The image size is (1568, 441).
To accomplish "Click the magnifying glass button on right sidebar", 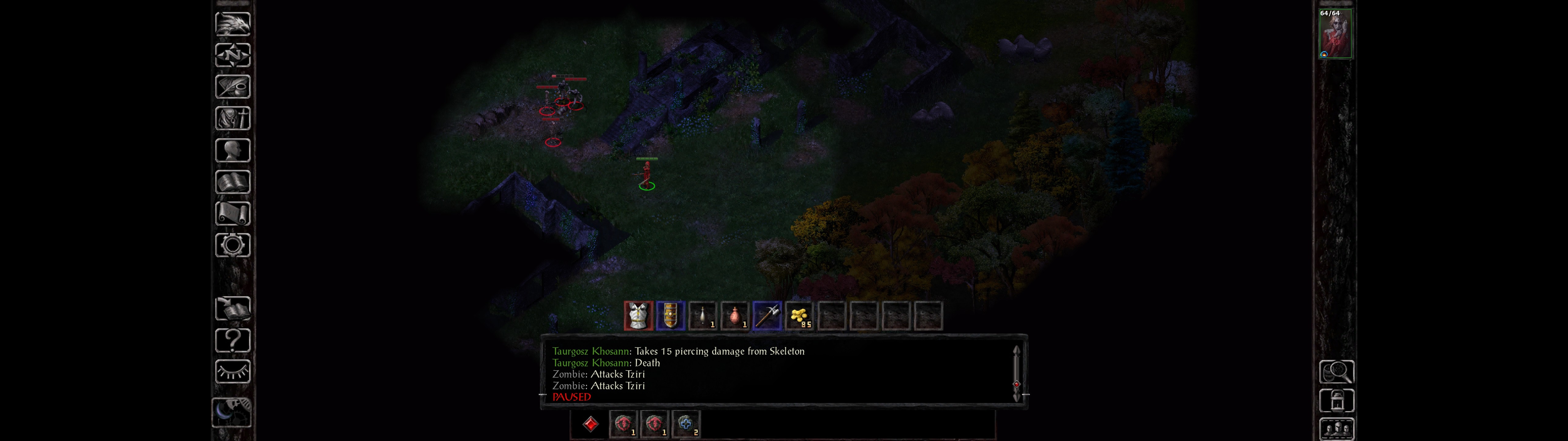I will [x=1336, y=371].
